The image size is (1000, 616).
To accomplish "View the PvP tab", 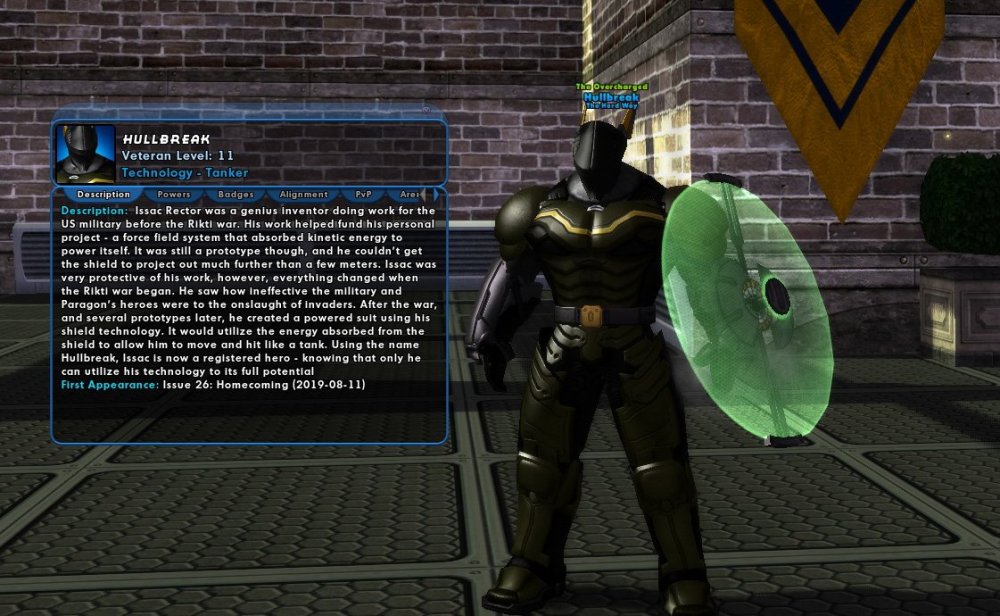I will coord(363,194).
